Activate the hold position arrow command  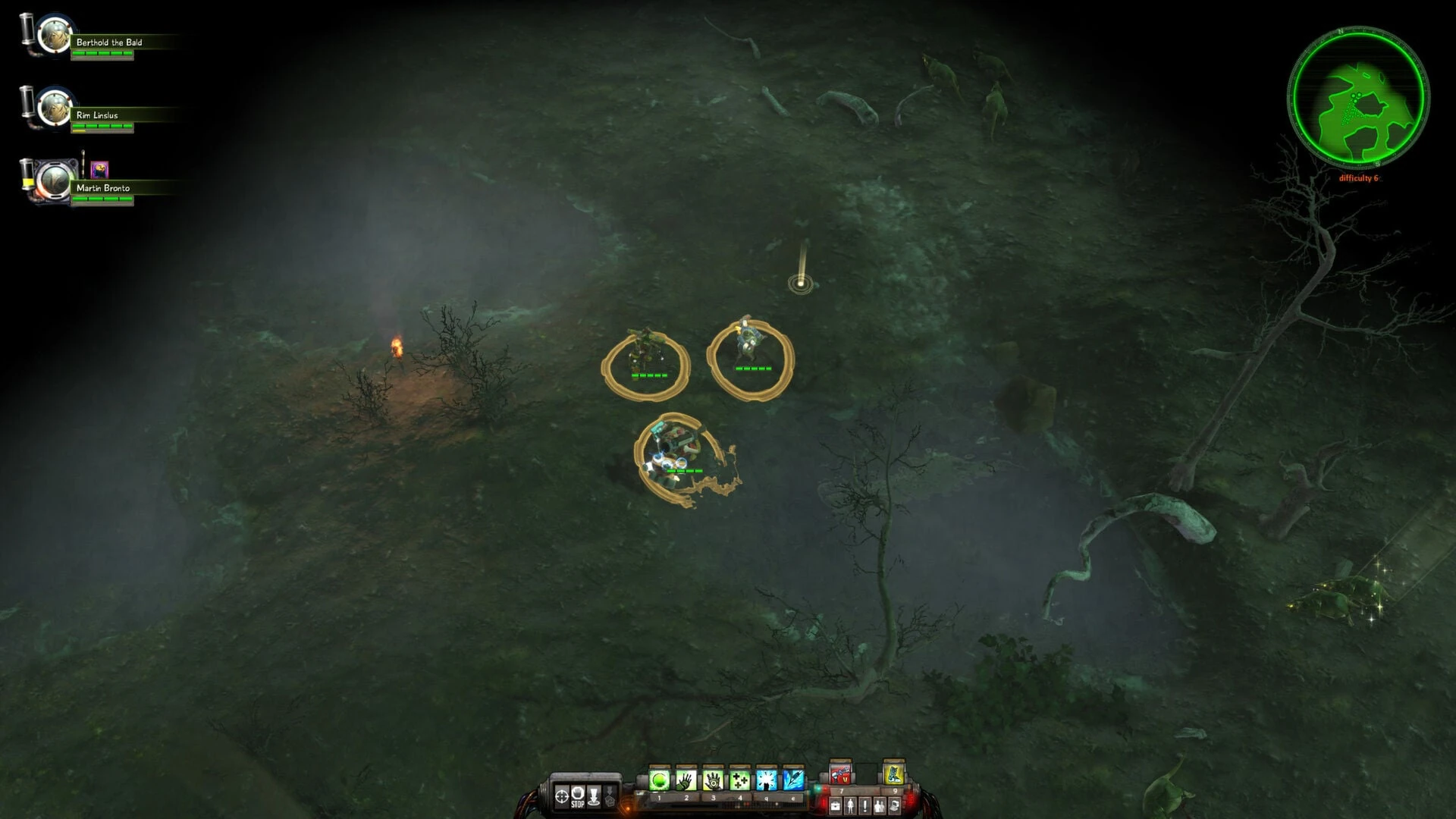(595, 795)
